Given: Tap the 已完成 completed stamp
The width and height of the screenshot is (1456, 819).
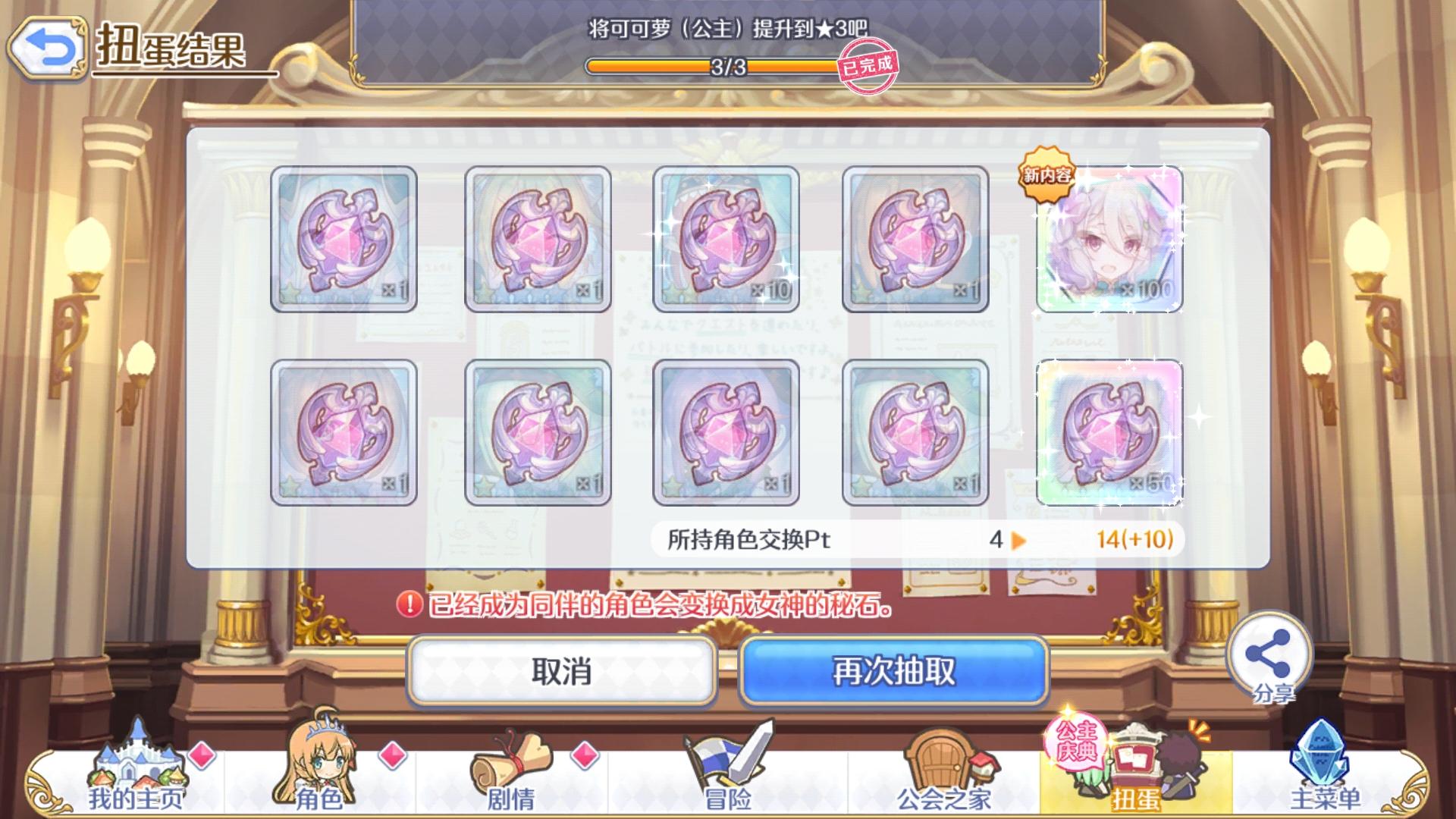Looking at the screenshot, I should (x=867, y=66).
